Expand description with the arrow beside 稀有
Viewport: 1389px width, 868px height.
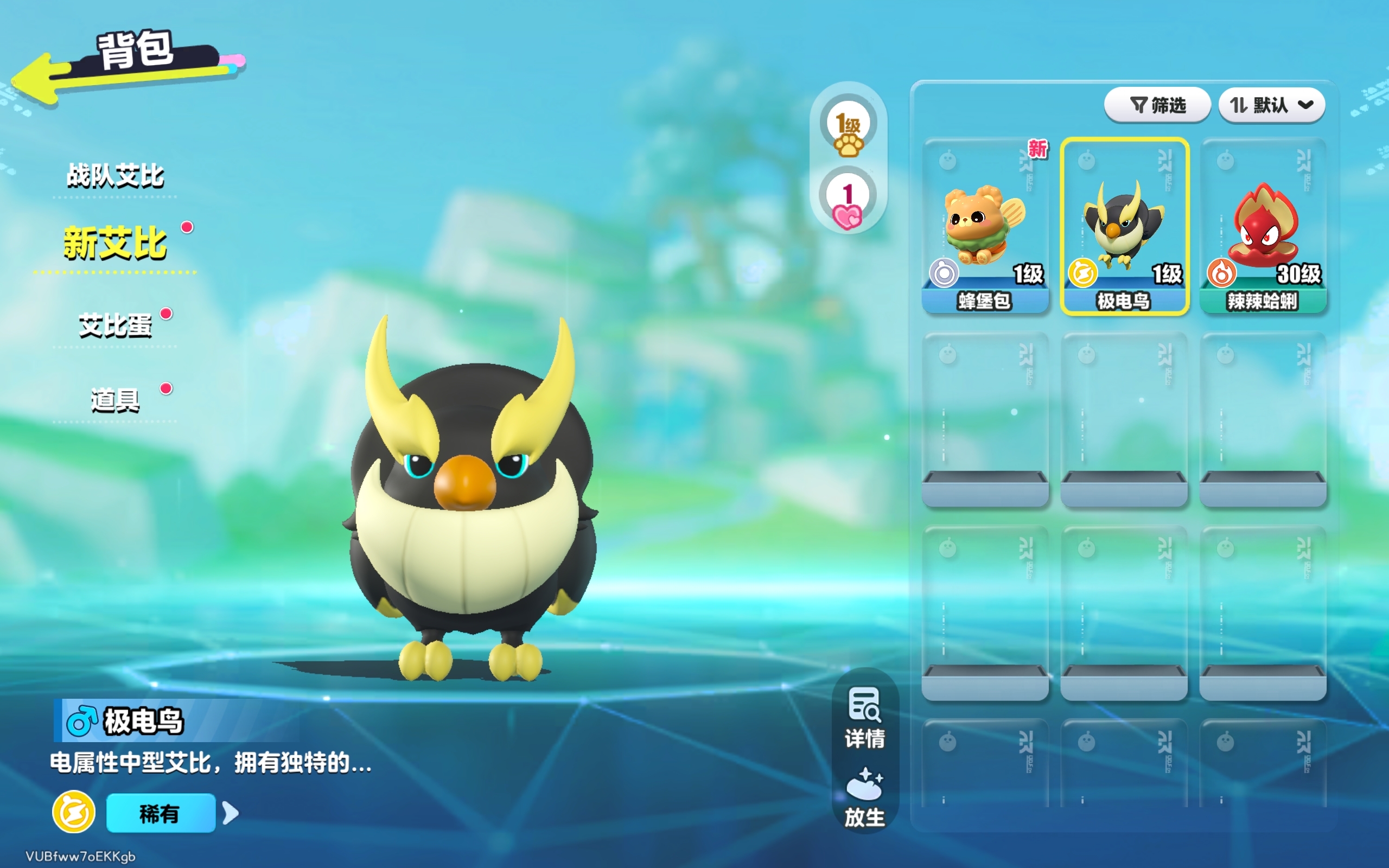tap(231, 813)
